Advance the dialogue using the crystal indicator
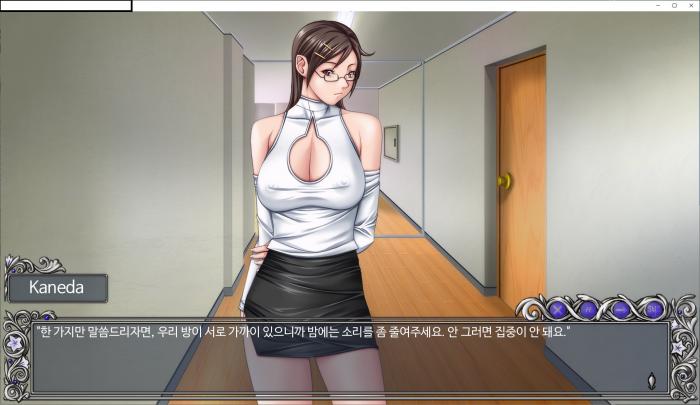700x405 pixels. coord(652,379)
